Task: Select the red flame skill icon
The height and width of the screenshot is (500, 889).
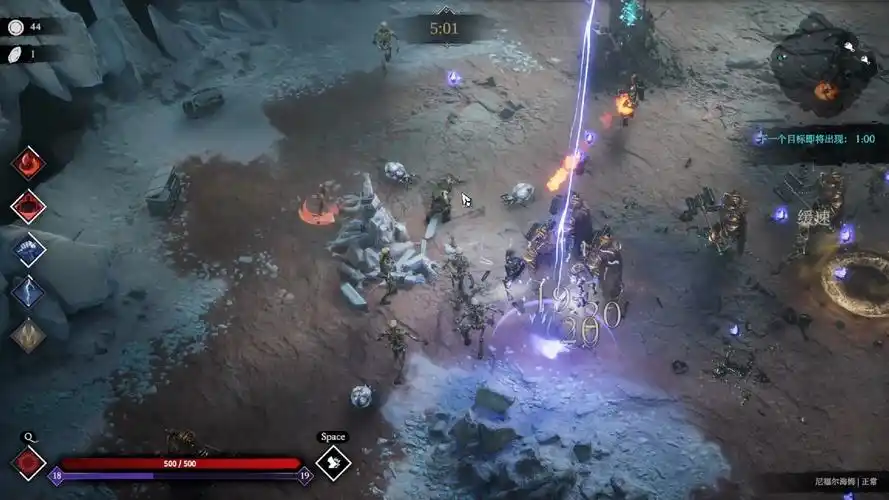Action: pos(28,163)
